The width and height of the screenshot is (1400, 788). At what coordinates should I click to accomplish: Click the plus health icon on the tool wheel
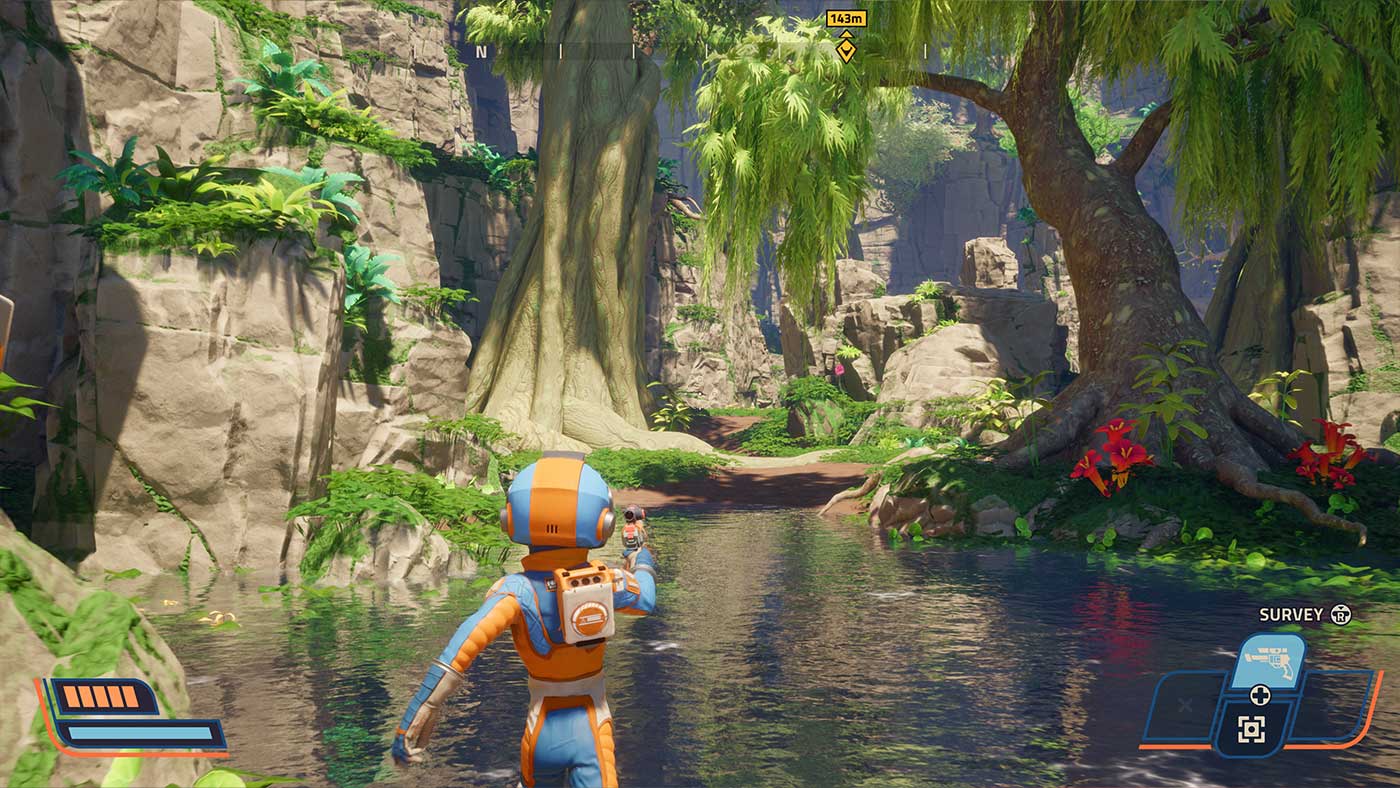[1261, 694]
